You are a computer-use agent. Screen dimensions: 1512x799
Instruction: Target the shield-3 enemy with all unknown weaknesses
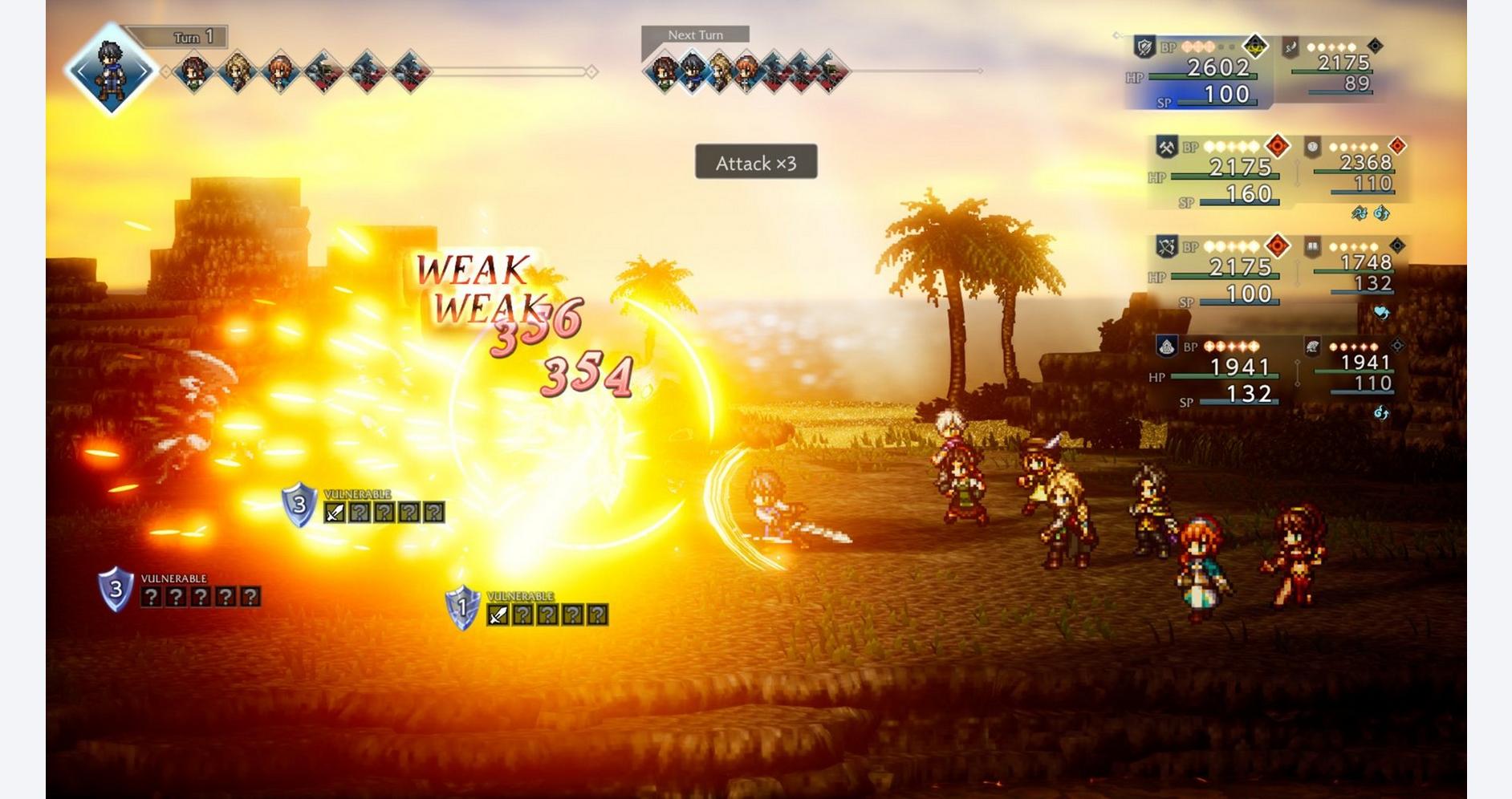tap(116, 590)
